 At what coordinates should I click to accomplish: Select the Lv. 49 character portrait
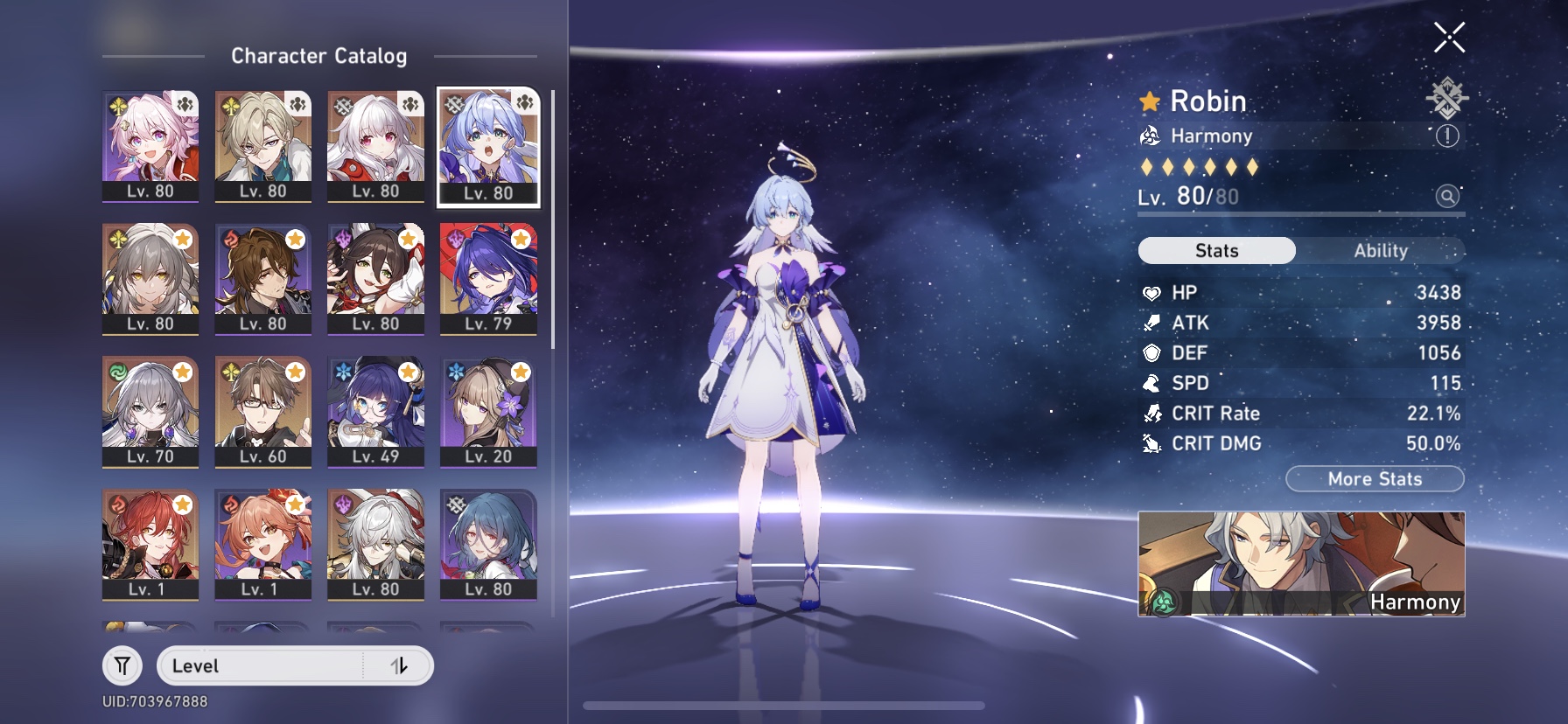[x=374, y=411]
